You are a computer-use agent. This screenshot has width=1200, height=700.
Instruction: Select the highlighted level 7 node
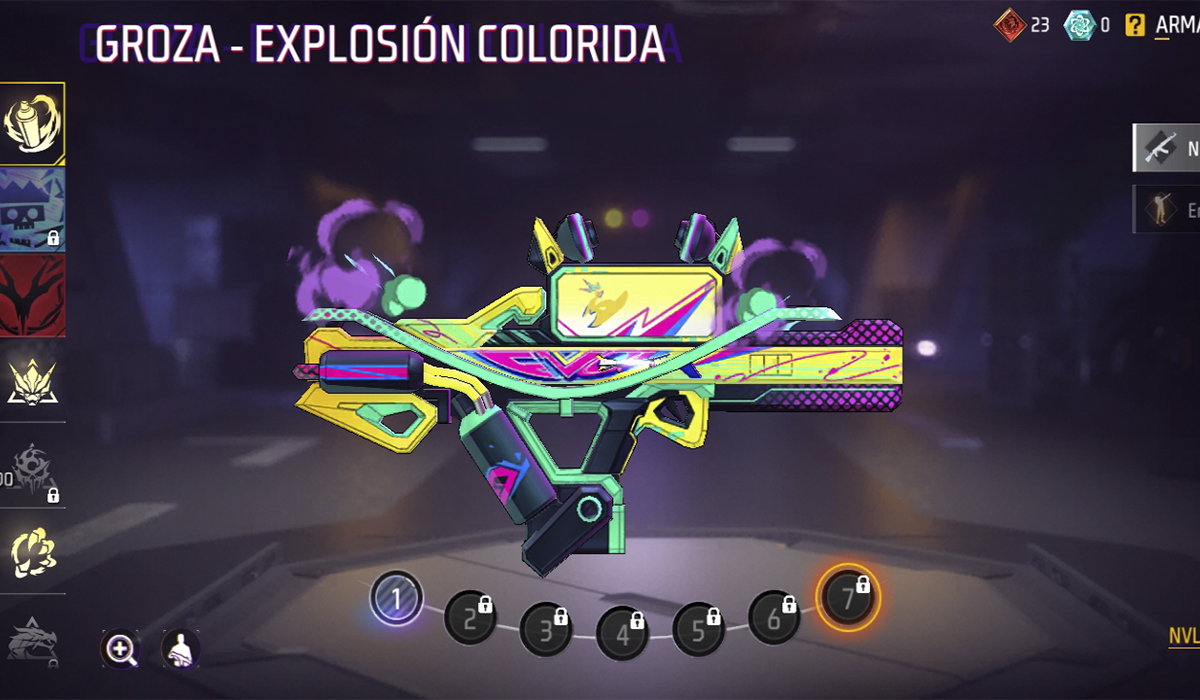click(x=848, y=597)
